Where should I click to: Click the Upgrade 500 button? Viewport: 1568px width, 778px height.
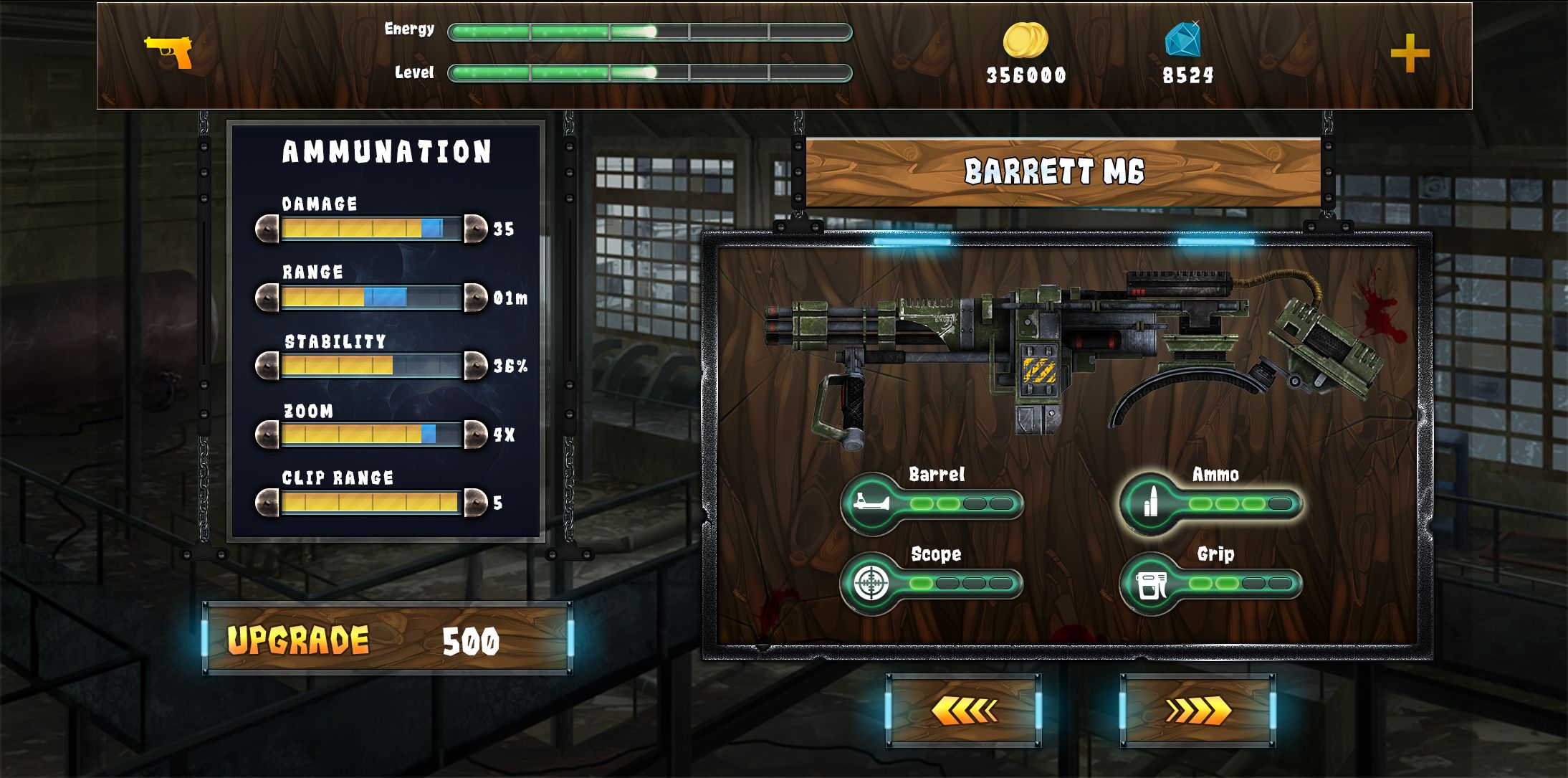point(387,639)
